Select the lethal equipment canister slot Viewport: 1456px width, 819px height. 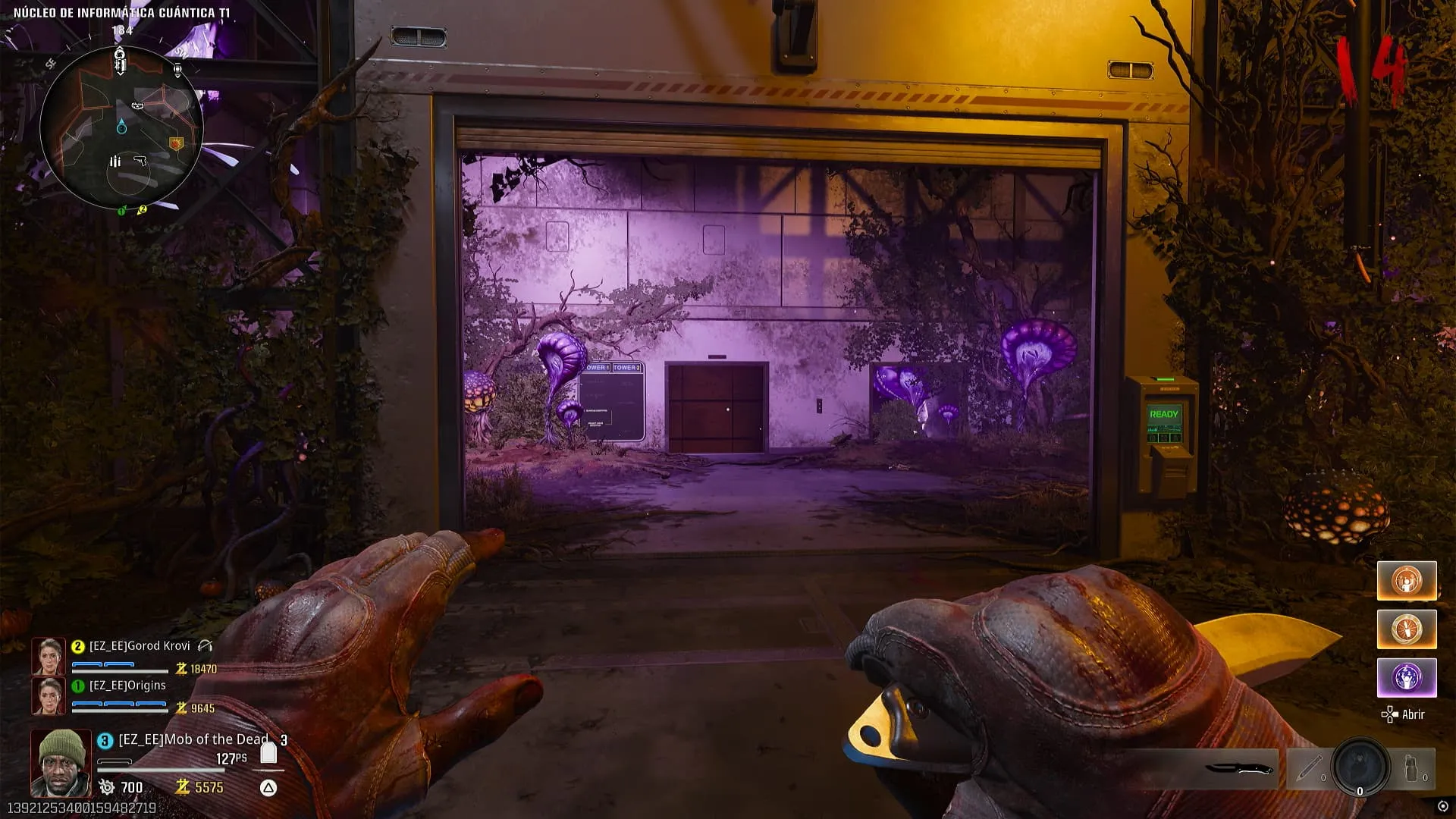[1411, 768]
